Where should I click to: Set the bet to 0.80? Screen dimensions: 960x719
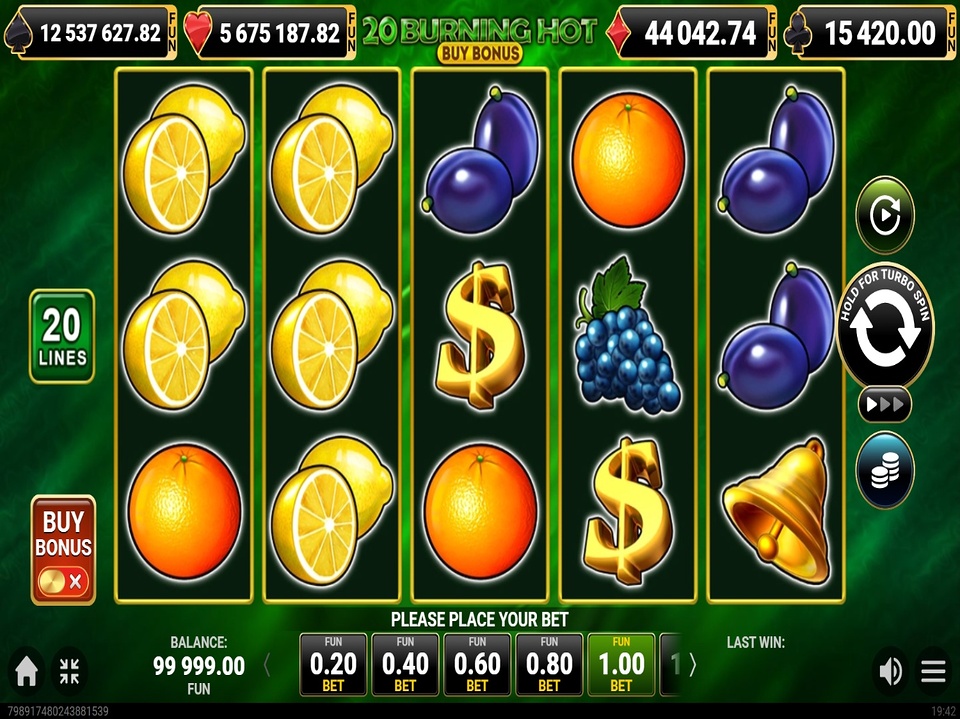point(549,664)
